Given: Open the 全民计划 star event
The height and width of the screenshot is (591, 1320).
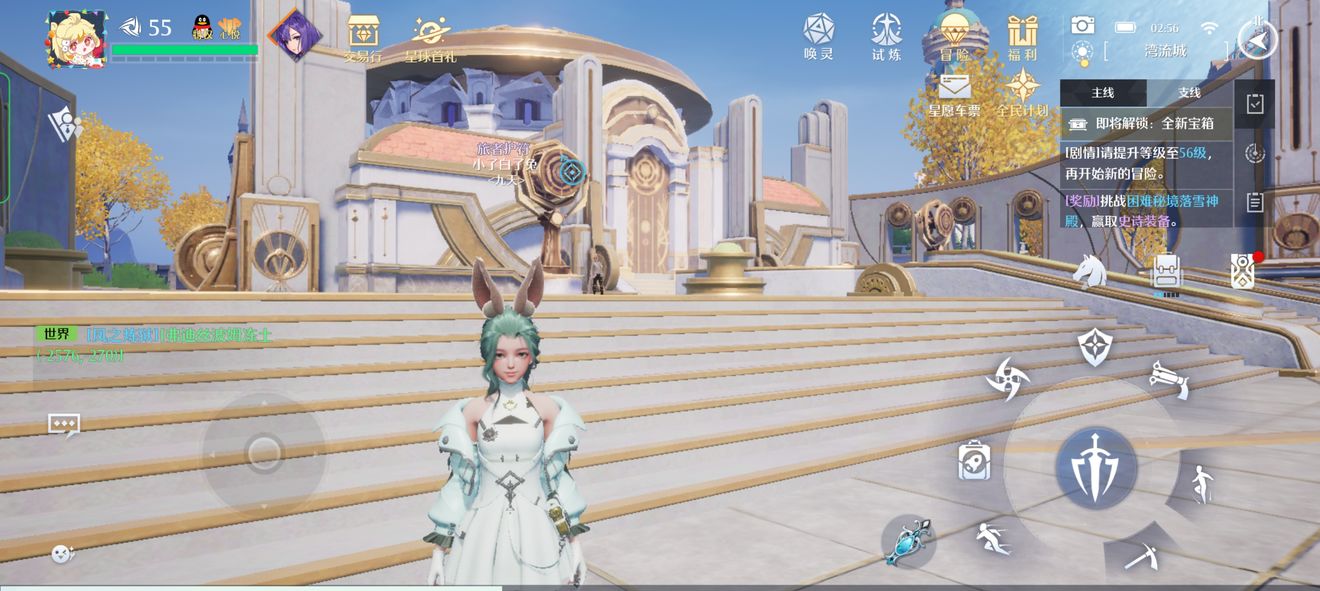Looking at the screenshot, I should click(1022, 93).
